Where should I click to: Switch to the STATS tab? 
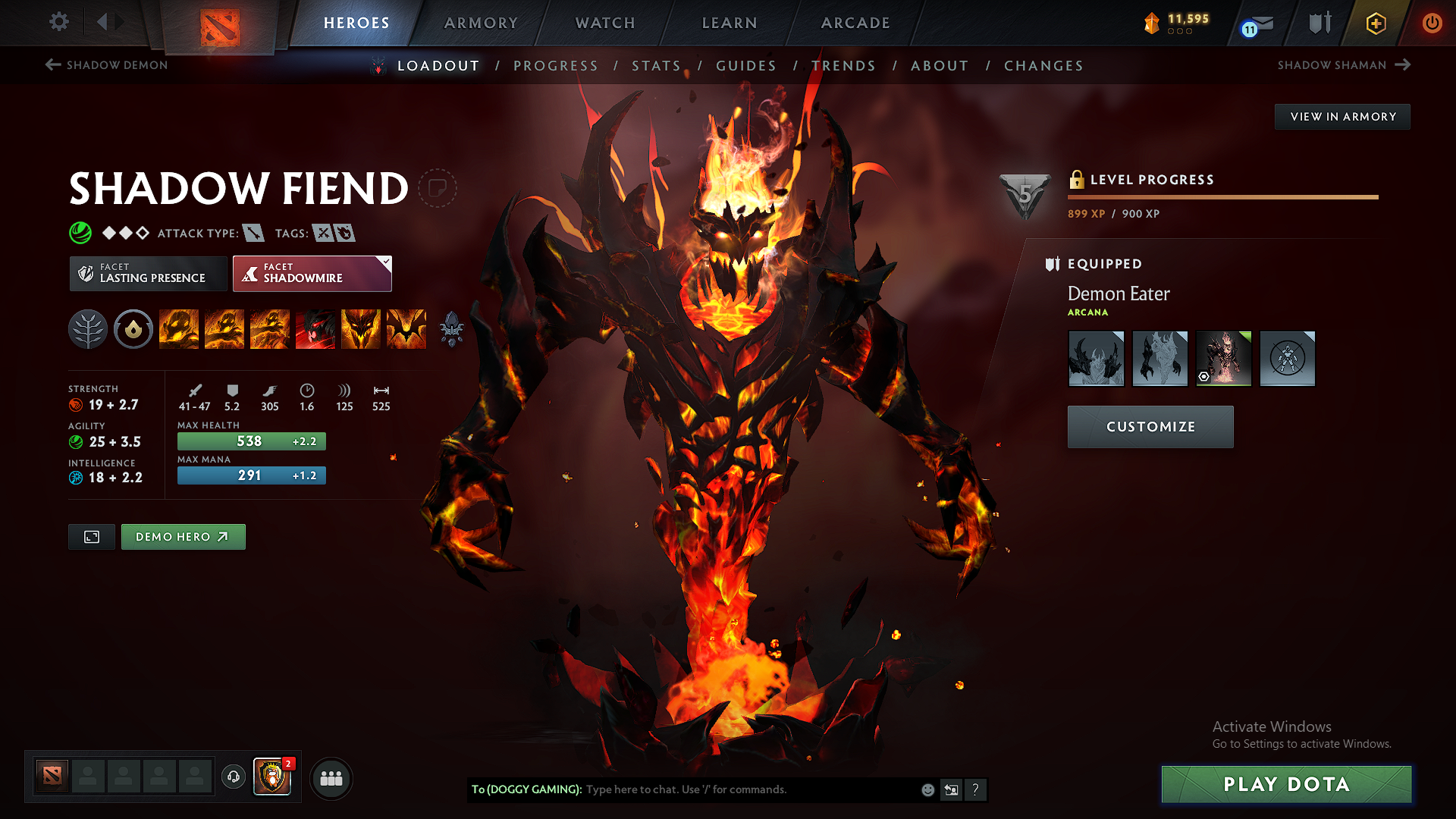click(657, 65)
